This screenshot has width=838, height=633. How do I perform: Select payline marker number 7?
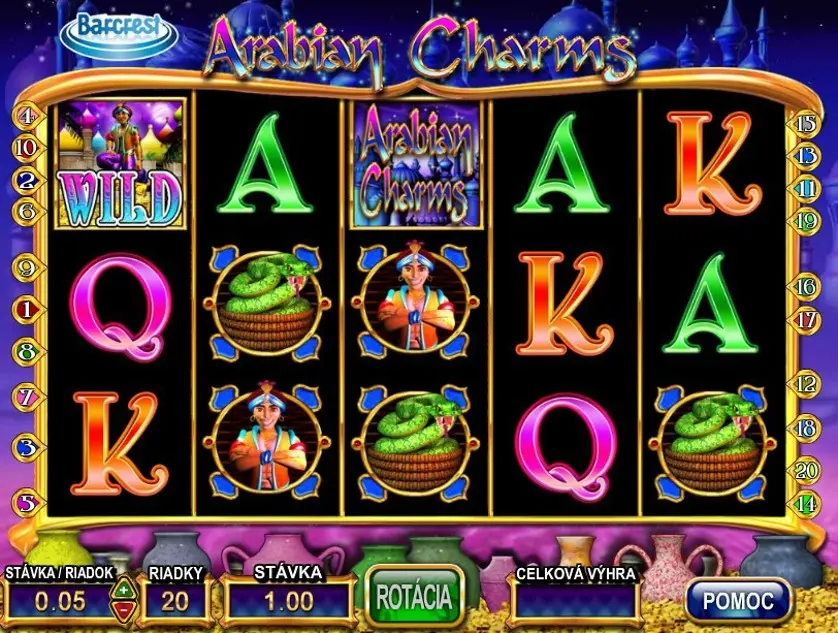coord(27,397)
